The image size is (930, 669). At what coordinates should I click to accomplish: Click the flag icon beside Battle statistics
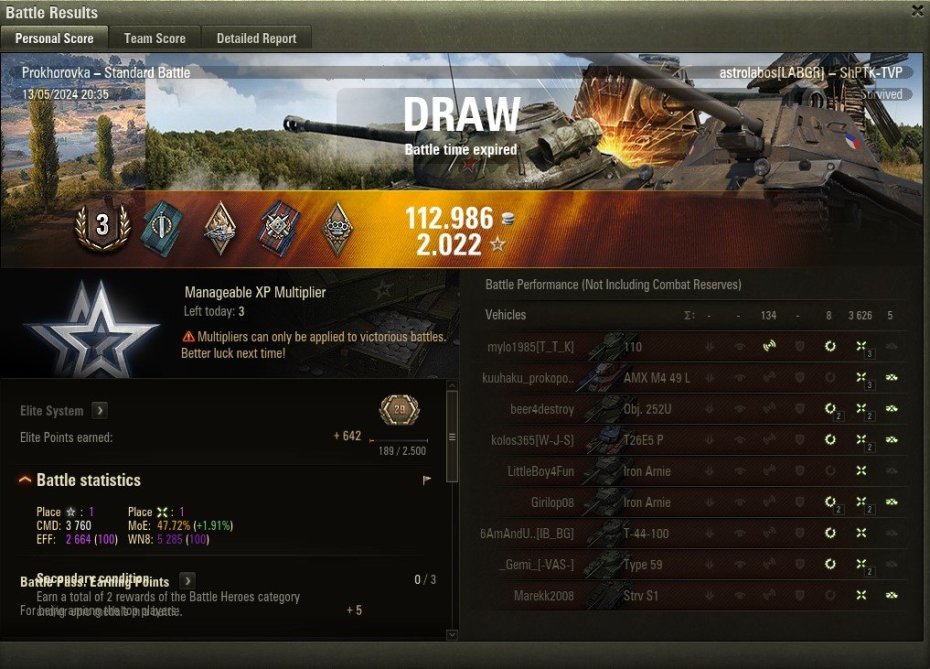[x=427, y=481]
